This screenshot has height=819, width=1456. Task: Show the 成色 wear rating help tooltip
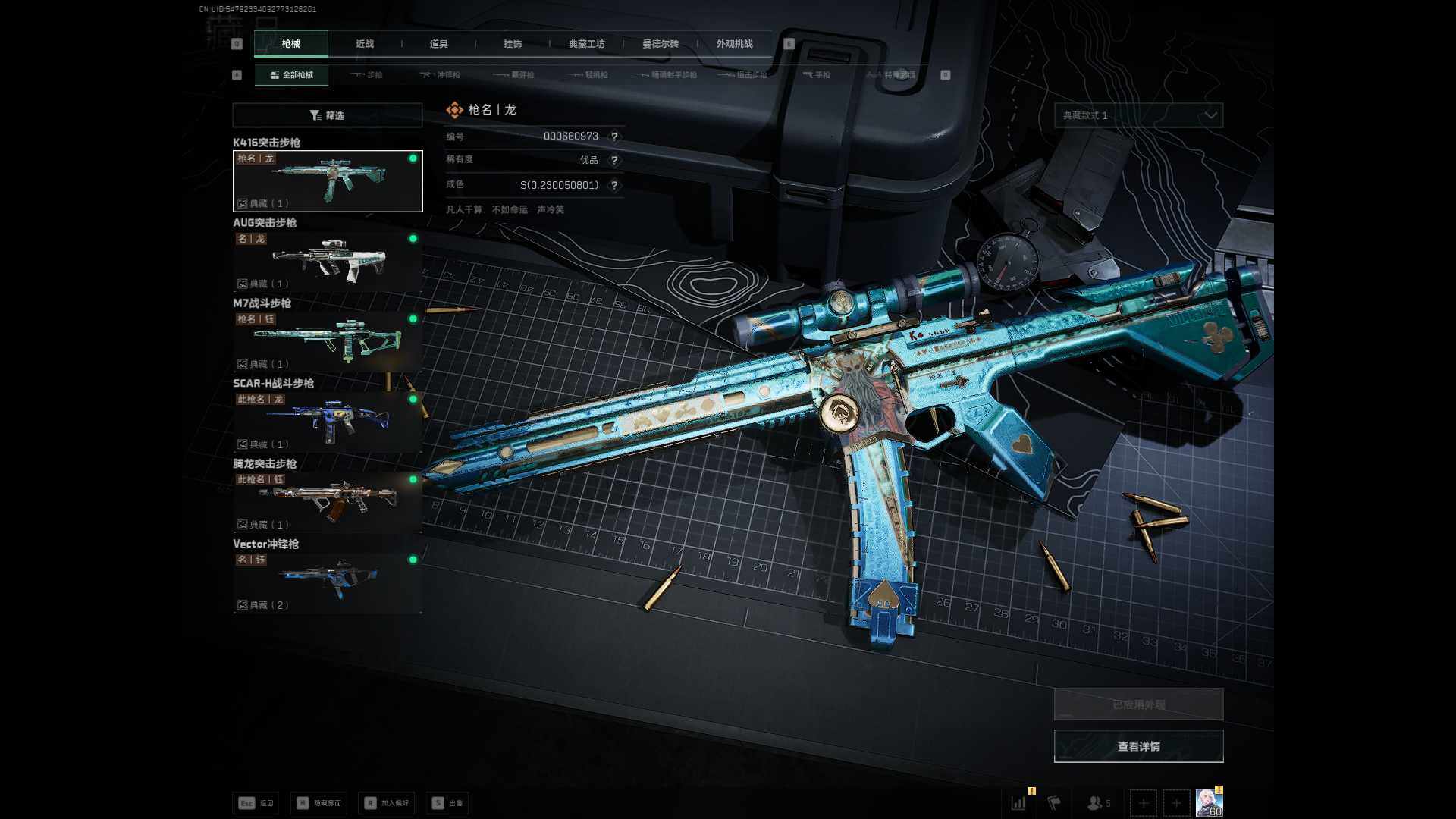coord(614,185)
